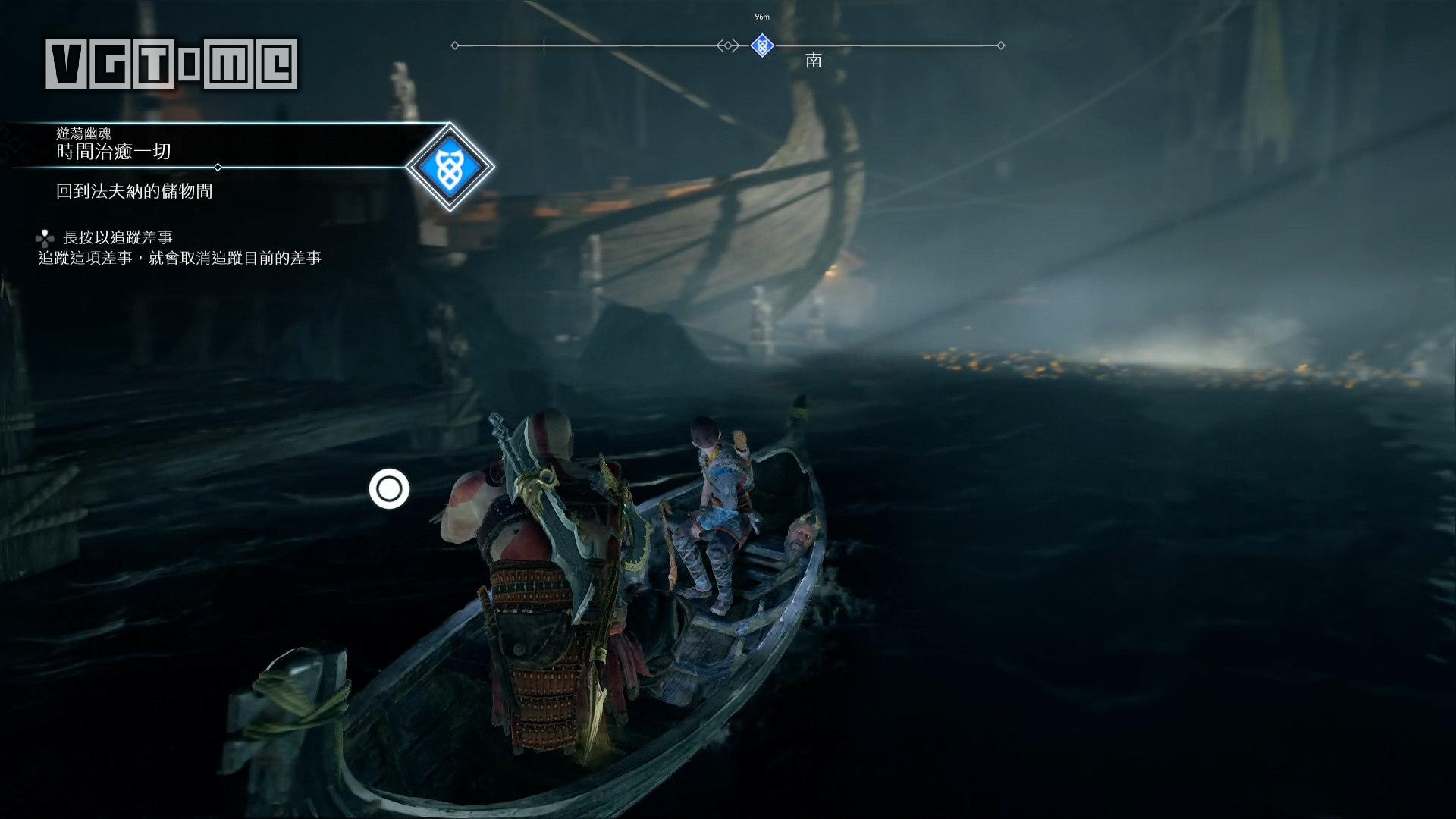Open the 時間治癒一切 favor entry
The height and width of the screenshot is (819, 1456).
coord(114,152)
